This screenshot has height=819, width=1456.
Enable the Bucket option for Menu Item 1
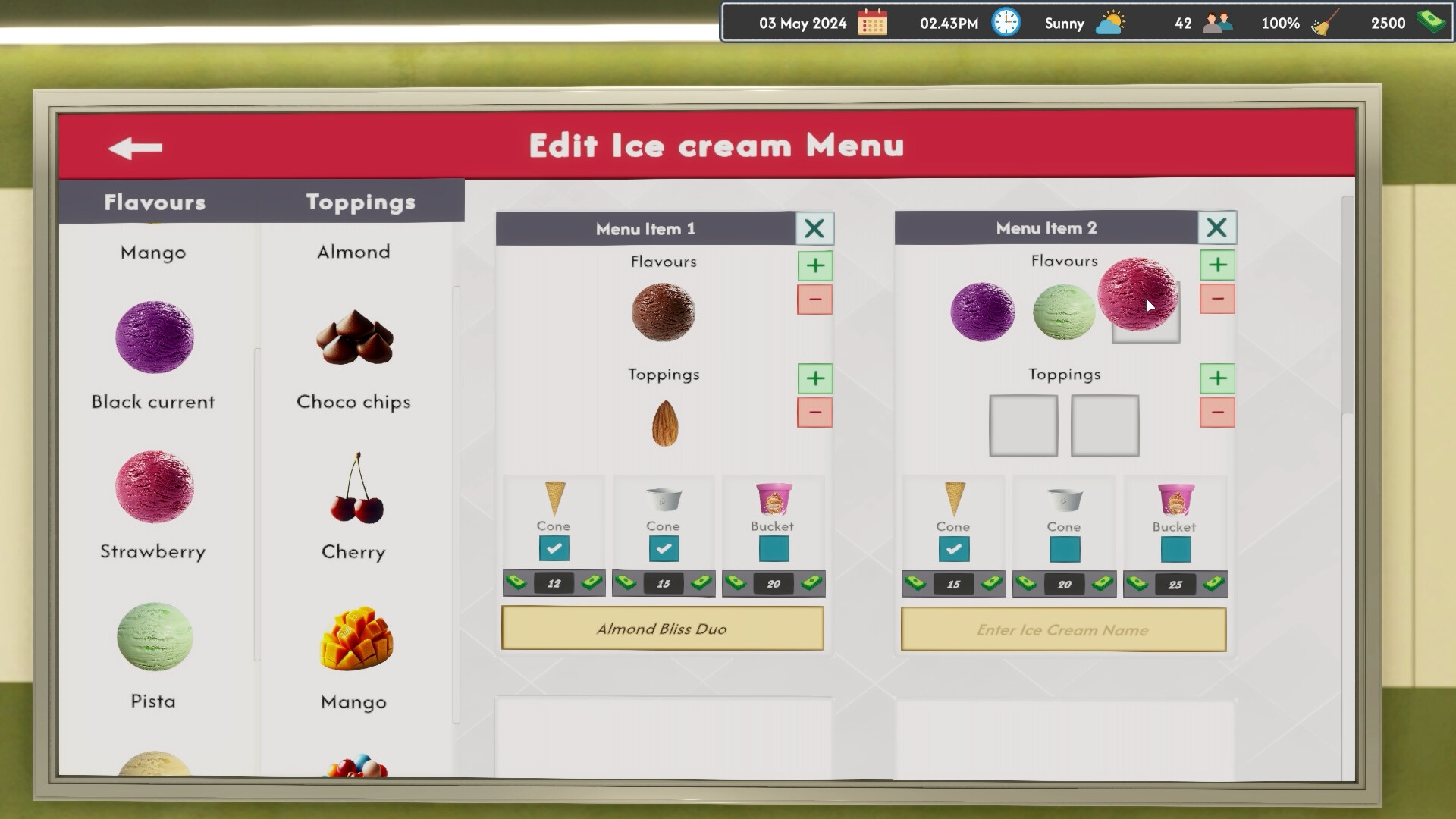coord(773,548)
